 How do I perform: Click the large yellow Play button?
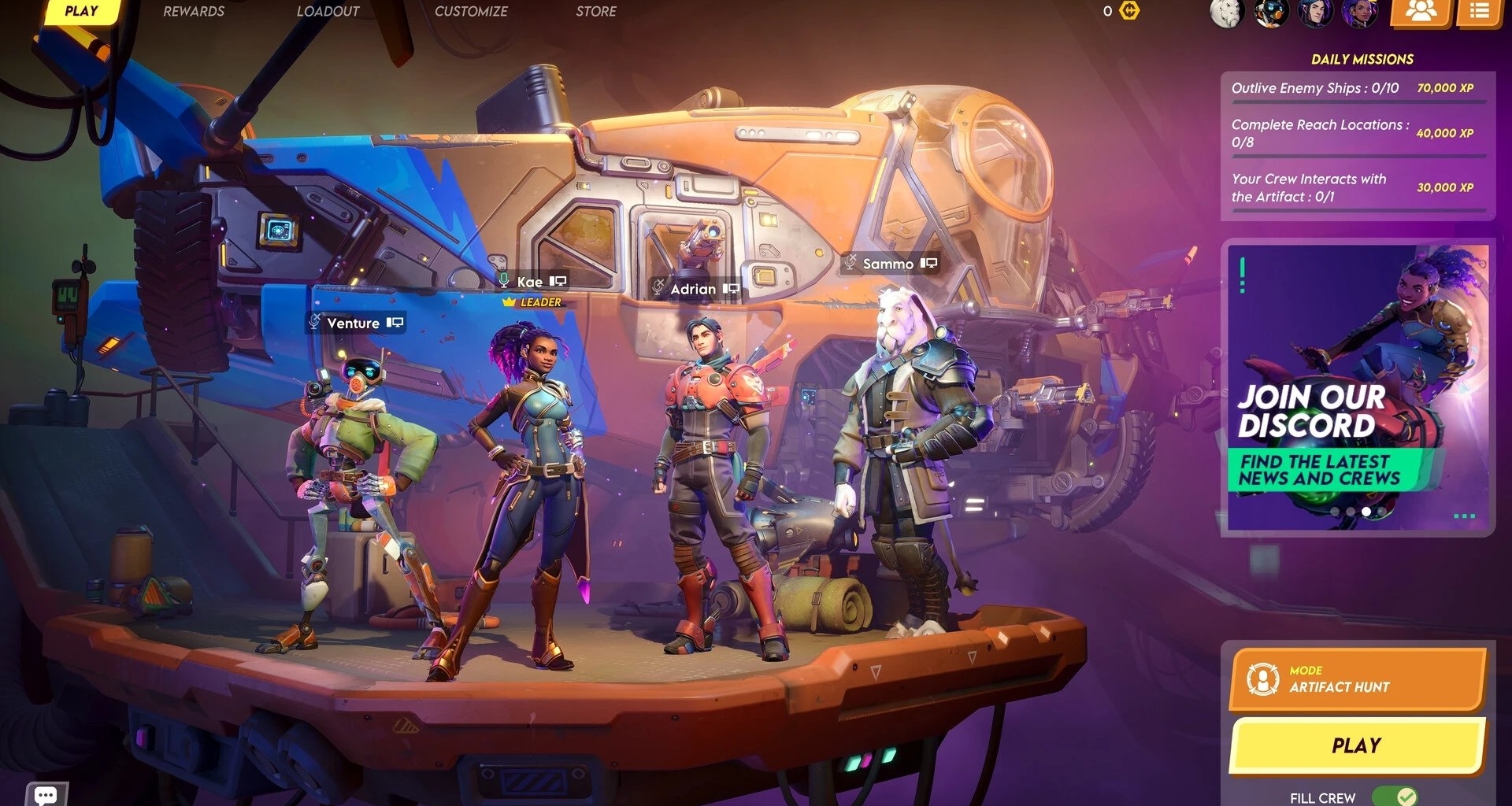click(1356, 745)
